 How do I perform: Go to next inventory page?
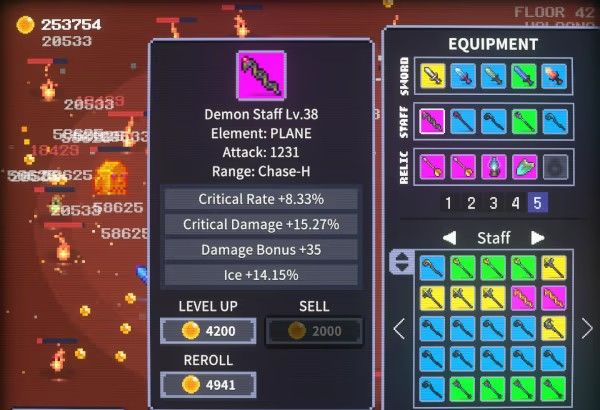click(587, 328)
